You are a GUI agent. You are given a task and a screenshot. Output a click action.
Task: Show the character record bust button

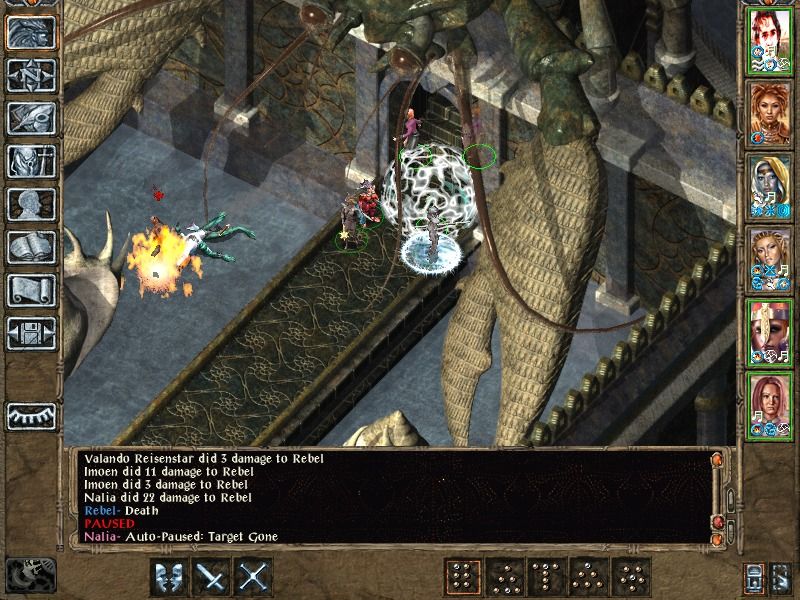pyautogui.click(x=30, y=204)
